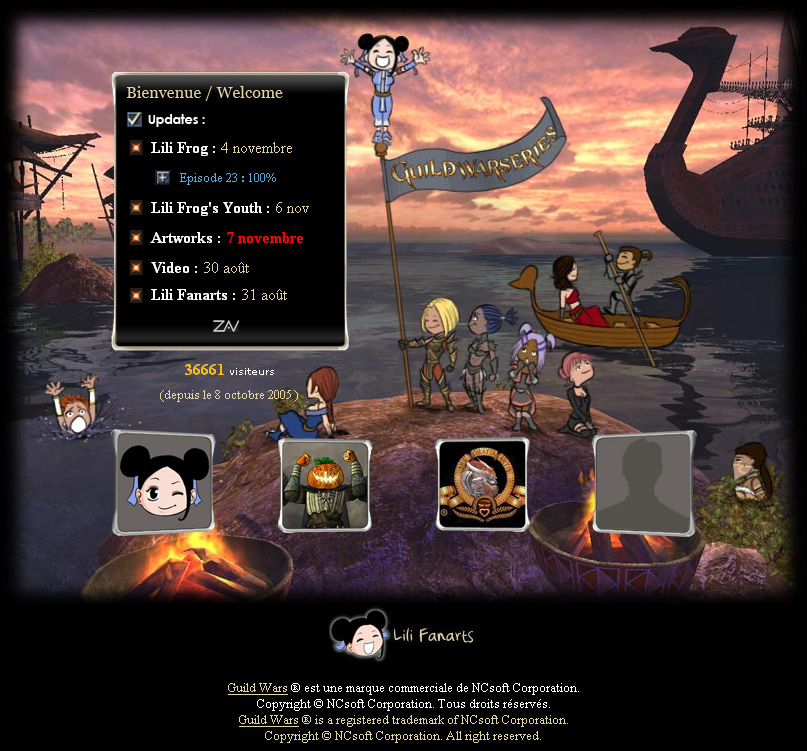Open the Episode 23 : 100% link
Viewport: 807px width, 751px height.
(x=227, y=178)
